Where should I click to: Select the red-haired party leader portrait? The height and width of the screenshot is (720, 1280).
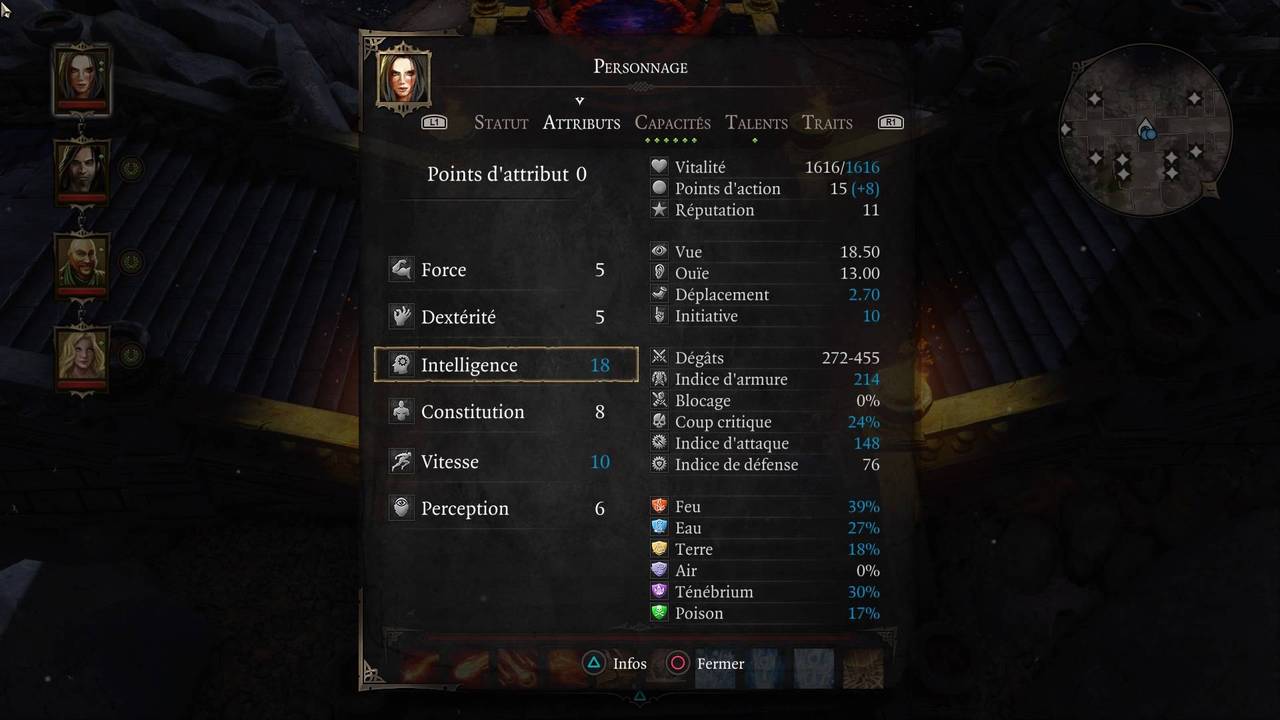pyautogui.click(x=82, y=78)
